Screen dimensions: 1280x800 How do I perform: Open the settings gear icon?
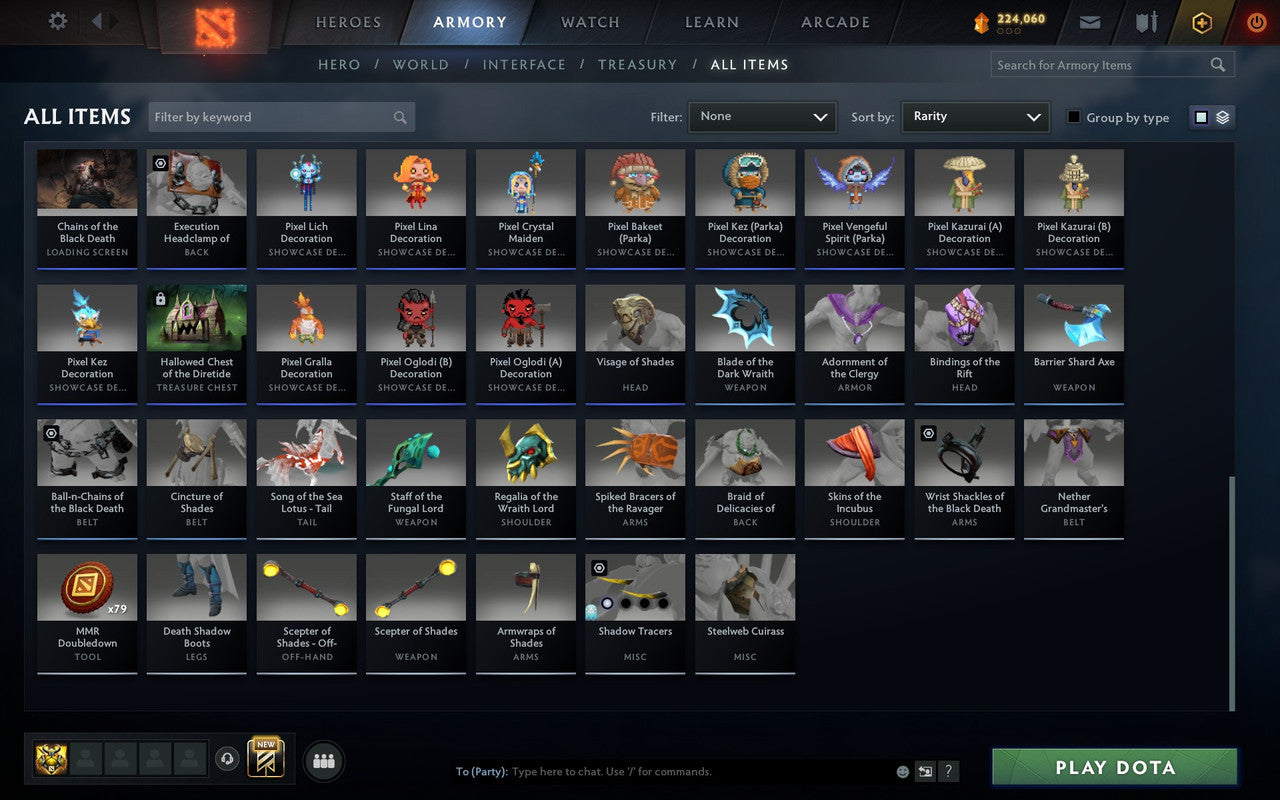57,21
